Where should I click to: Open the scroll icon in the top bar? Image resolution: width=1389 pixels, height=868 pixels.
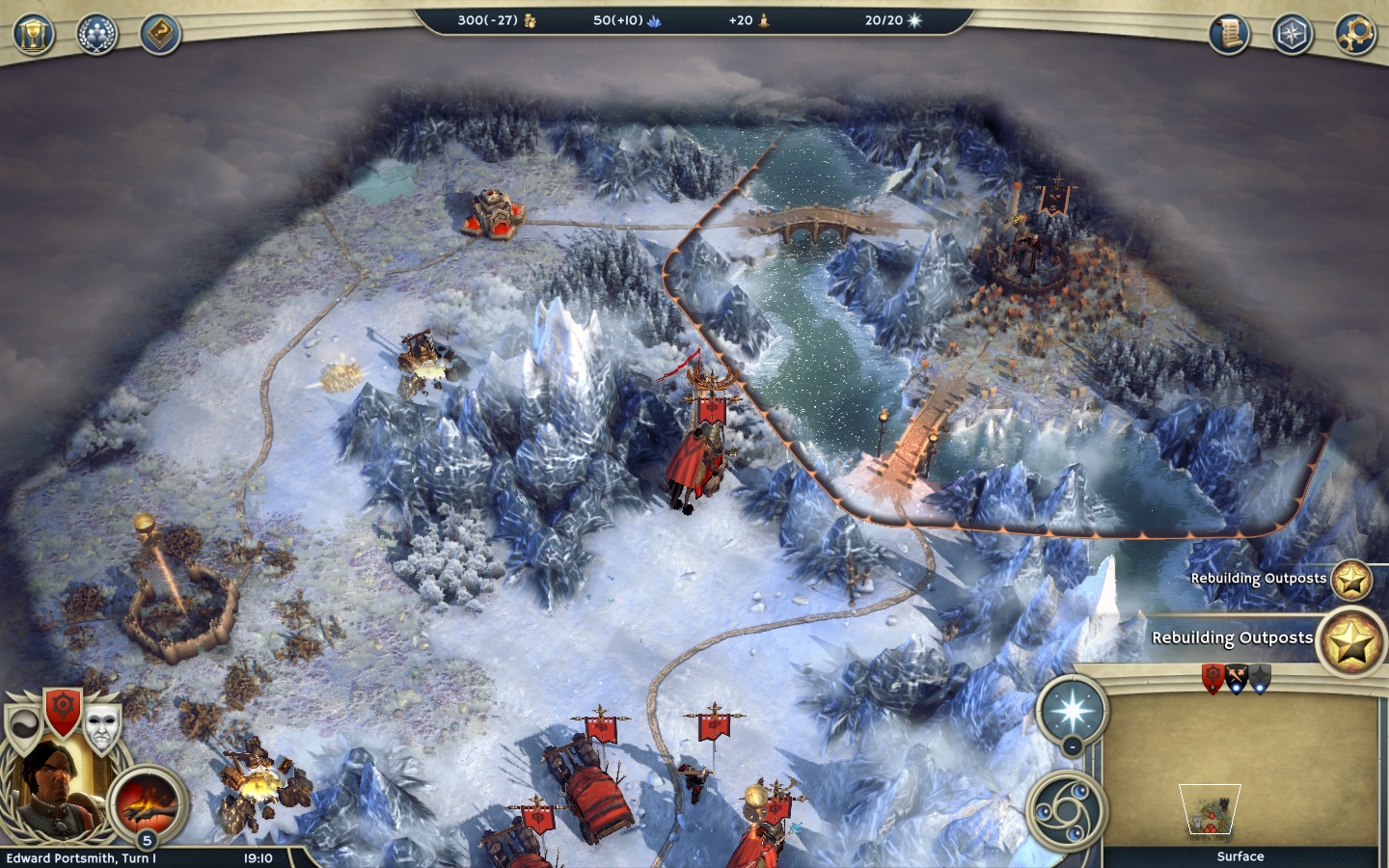click(x=1229, y=35)
